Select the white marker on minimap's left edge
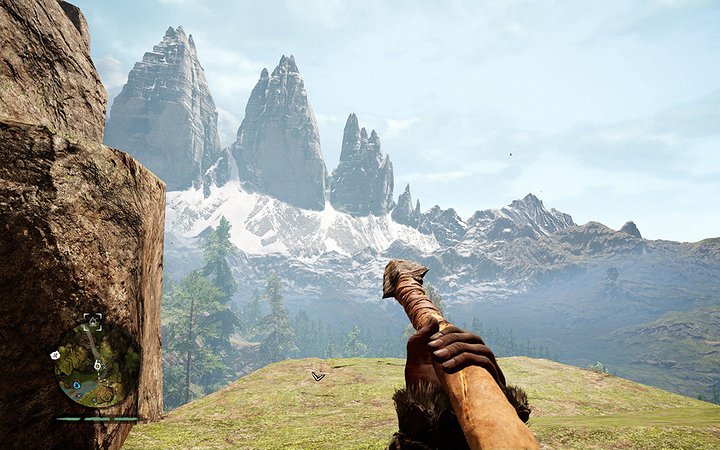Image resolution: width=720 pixels, height=450 pixels. click(56, 356)
